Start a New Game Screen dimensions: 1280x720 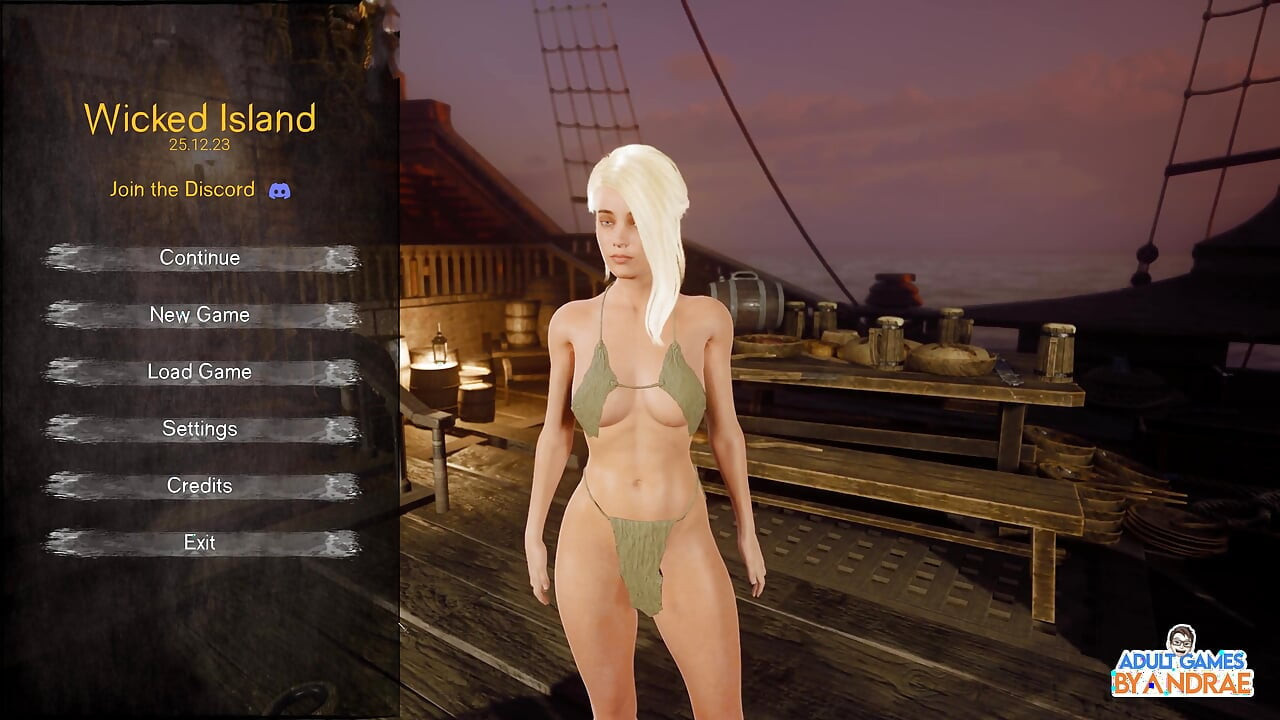pos(200,315)
